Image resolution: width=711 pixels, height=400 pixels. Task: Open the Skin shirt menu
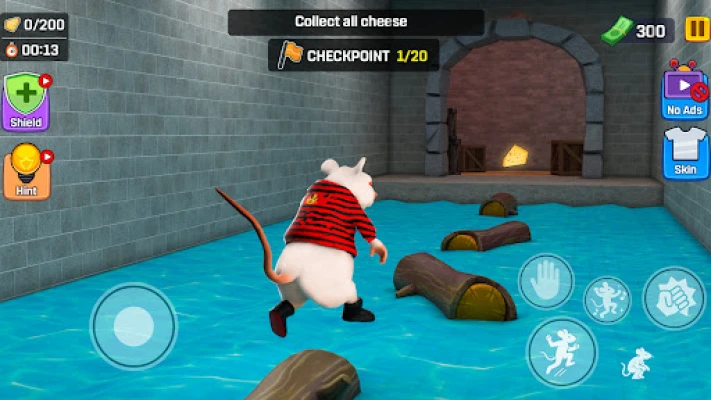687,153
